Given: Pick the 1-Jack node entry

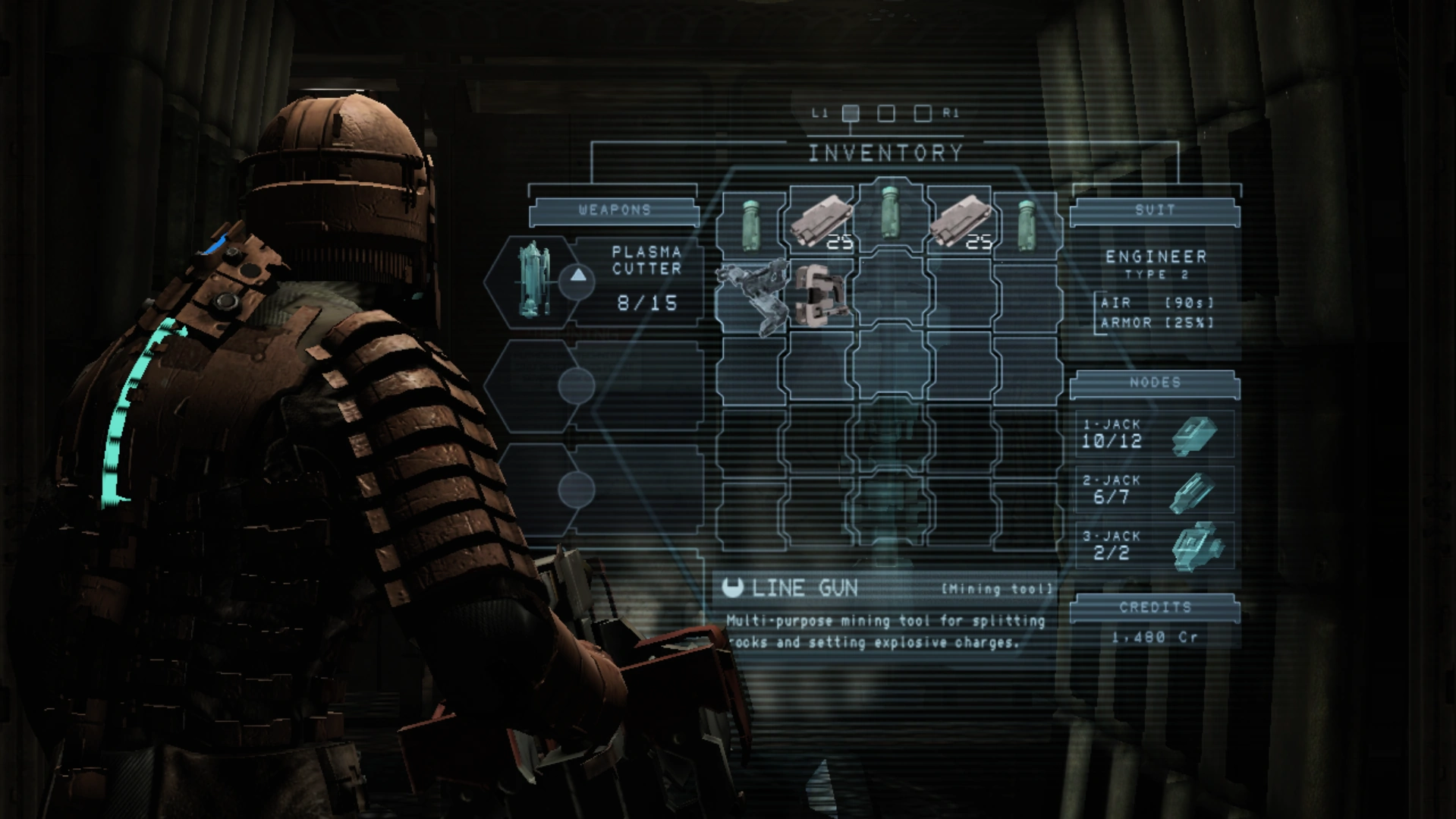Looking at the screenshot, I should [x=1154, y=434].
